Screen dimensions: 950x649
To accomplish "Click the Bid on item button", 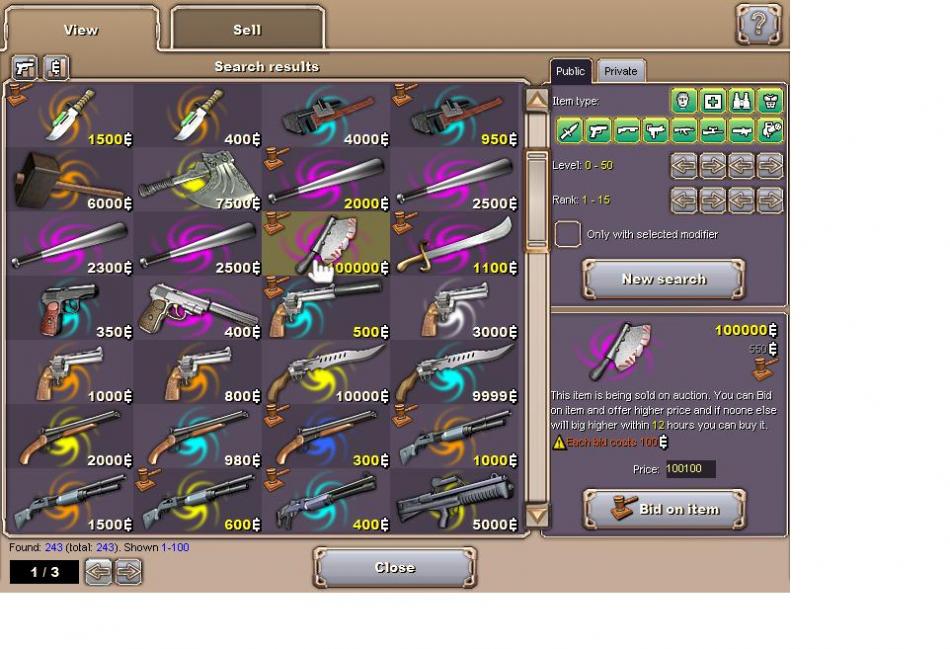I will pos(664,509).
